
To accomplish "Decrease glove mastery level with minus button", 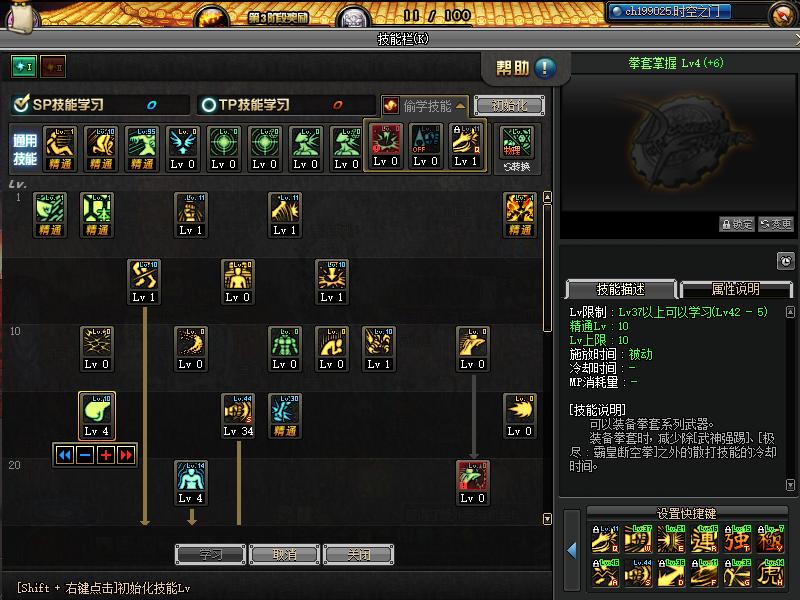I will pos(86,455).
